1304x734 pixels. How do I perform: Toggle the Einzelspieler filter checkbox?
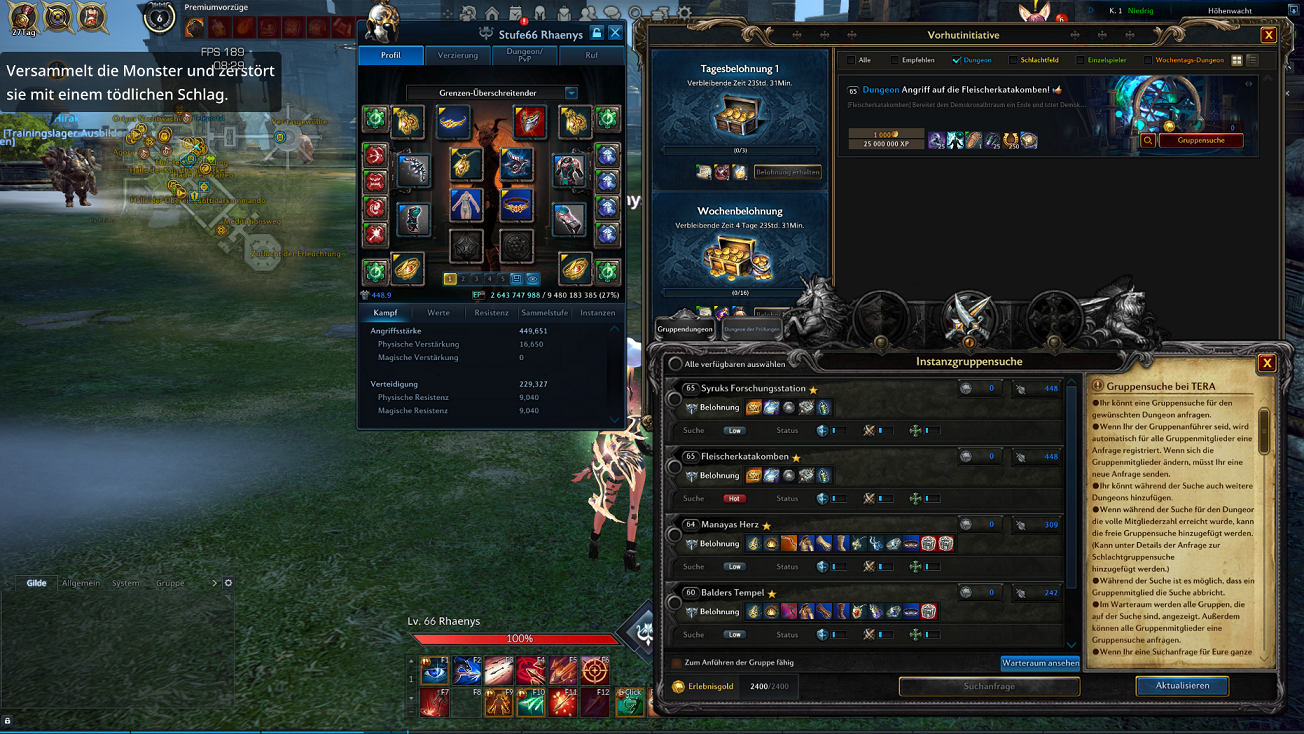1080,60
